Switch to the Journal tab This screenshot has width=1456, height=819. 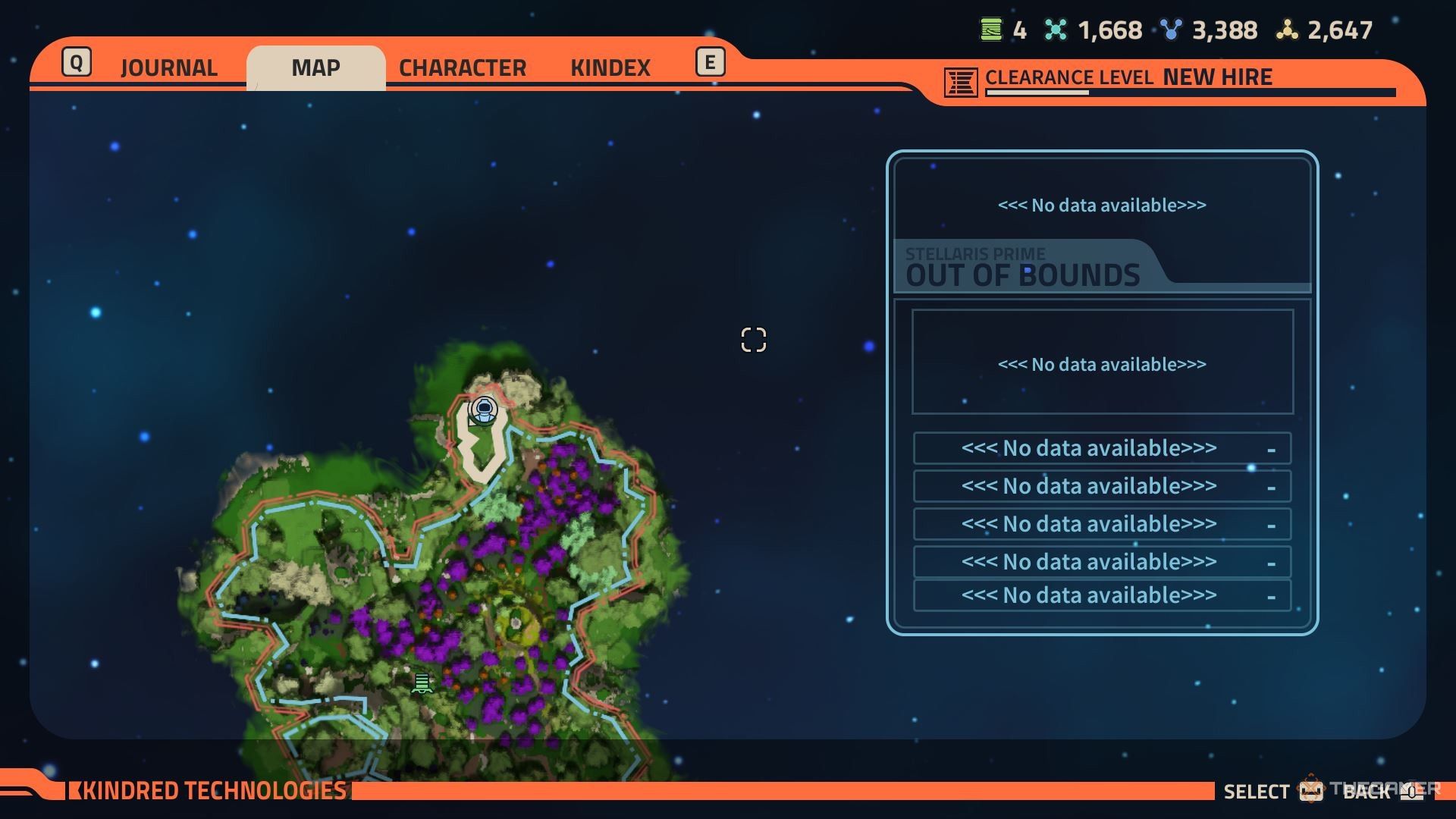tap(168, 68)
